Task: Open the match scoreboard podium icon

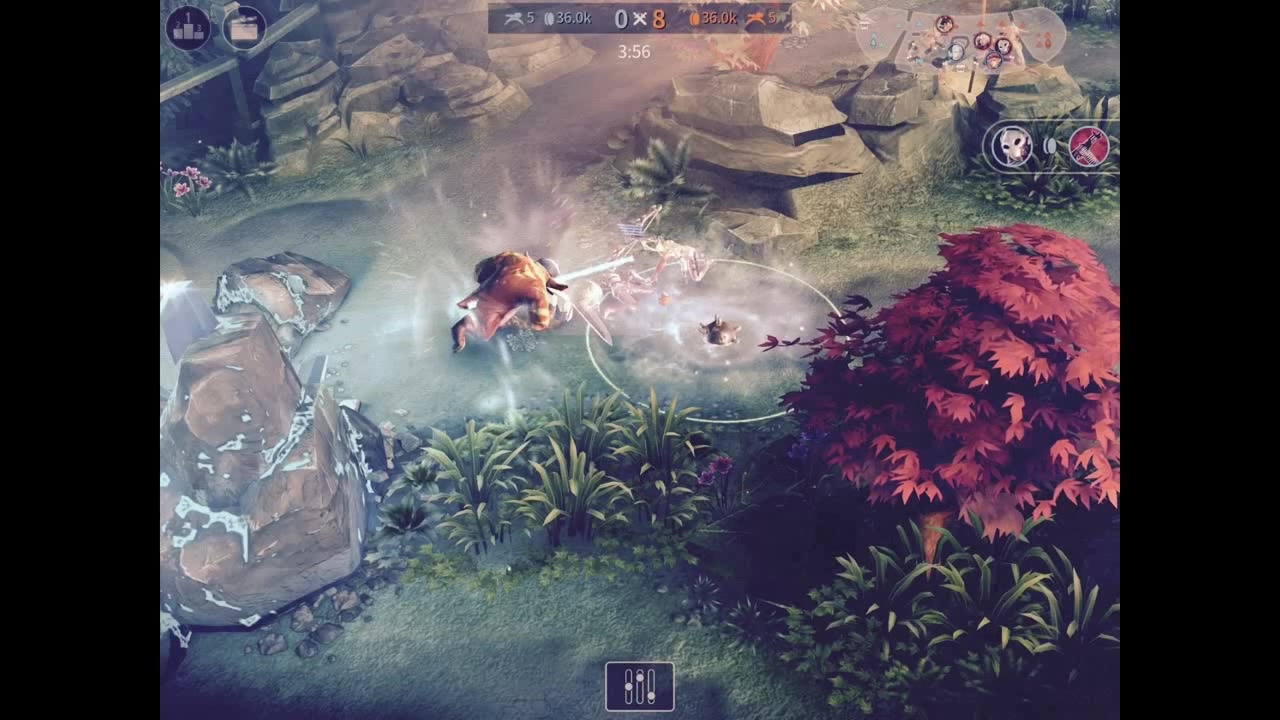Action: point(187,26)
